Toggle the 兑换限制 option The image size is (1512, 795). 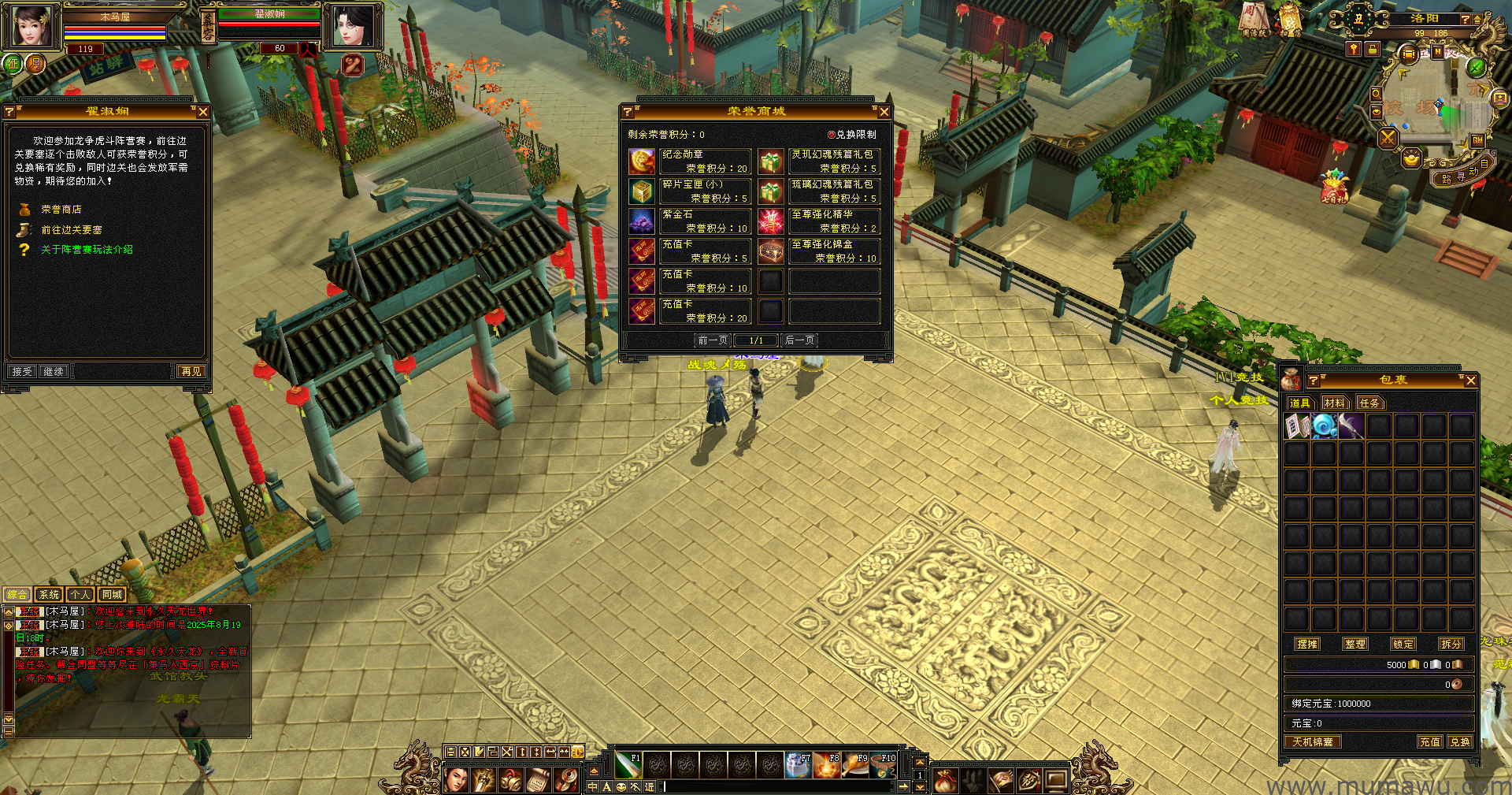[832, 135]
